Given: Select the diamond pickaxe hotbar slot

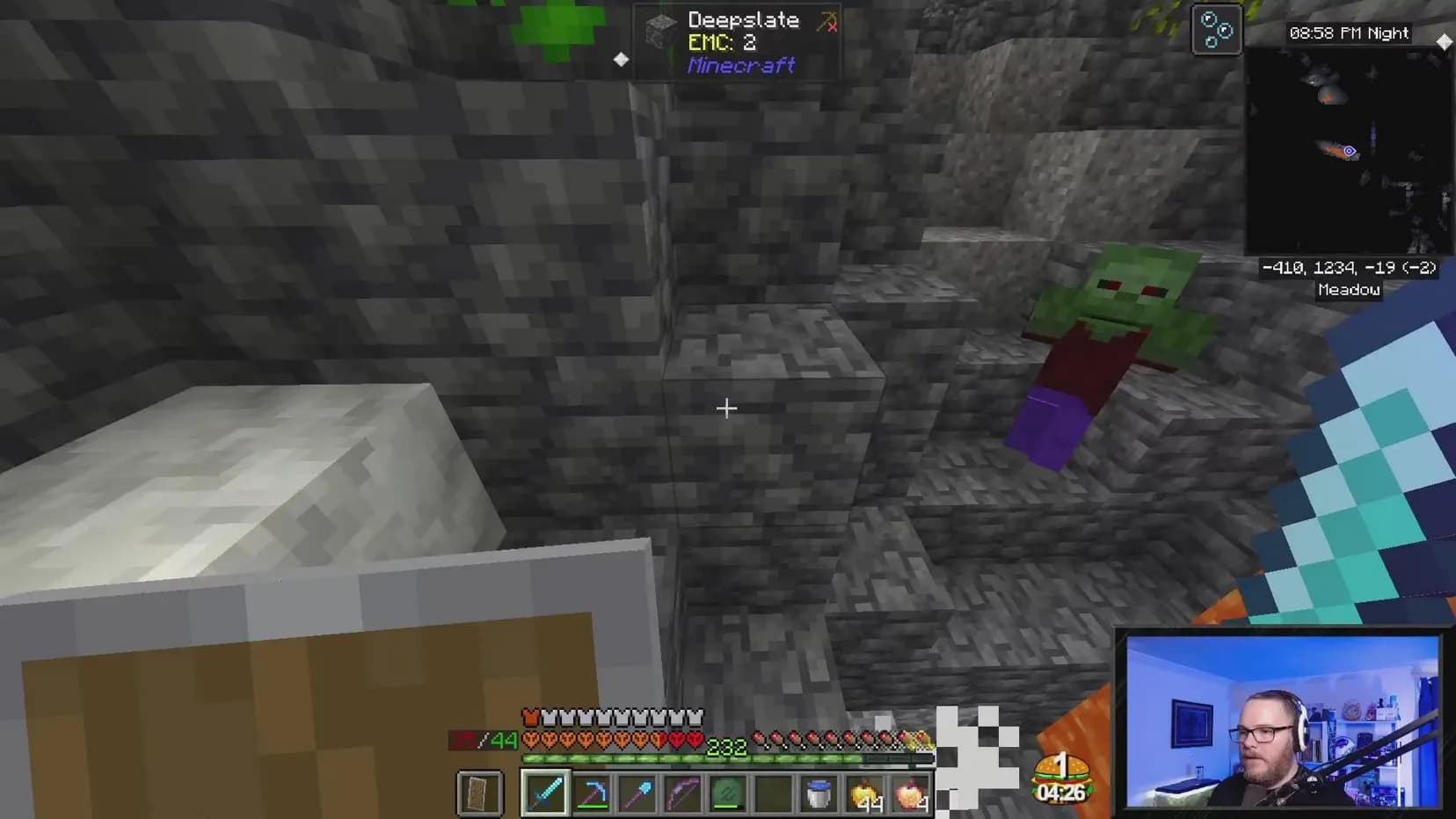Looking at the screenshot, I should point(592,793).
